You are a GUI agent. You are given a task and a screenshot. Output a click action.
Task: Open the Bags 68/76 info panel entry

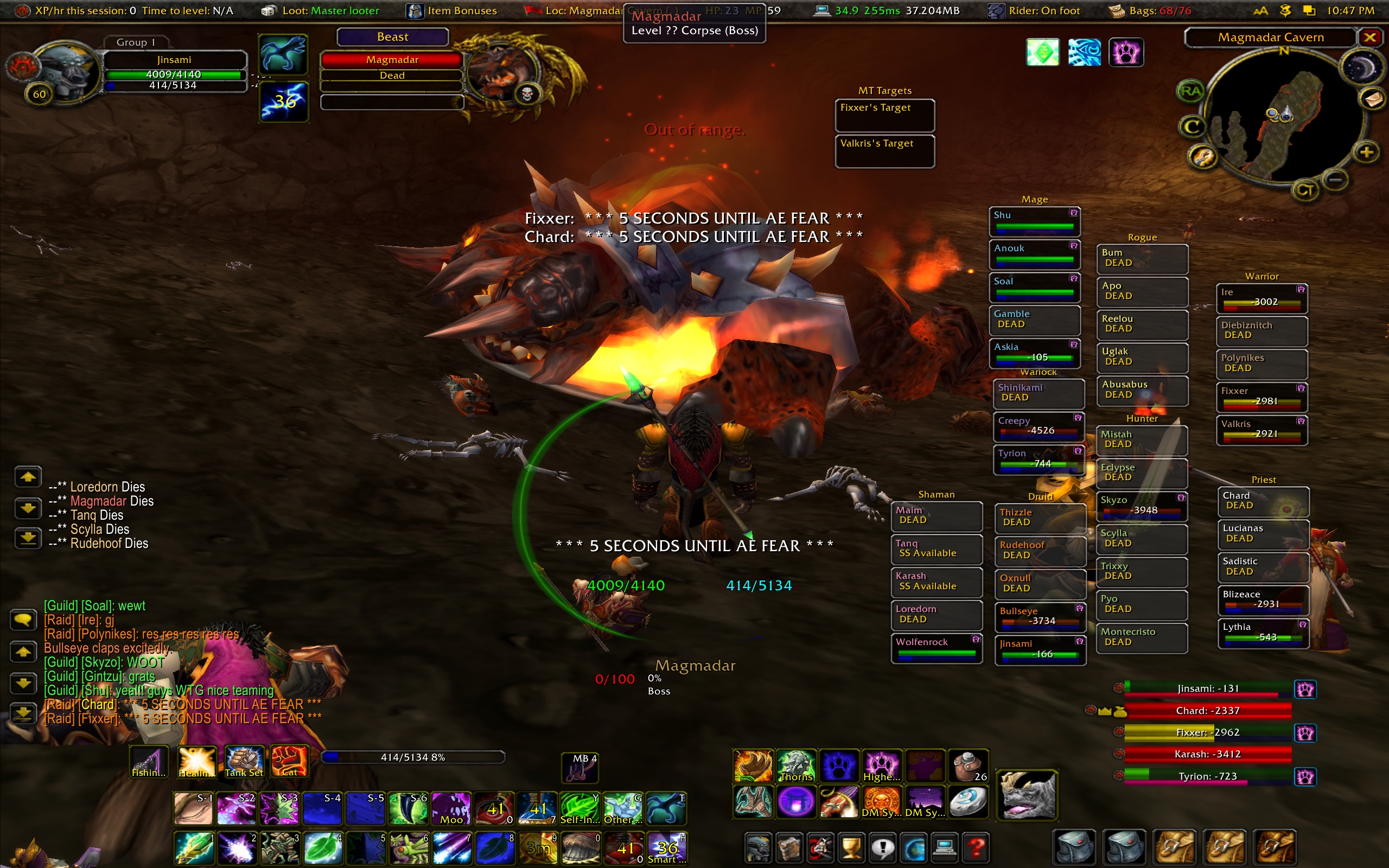tap(1150, 10)
